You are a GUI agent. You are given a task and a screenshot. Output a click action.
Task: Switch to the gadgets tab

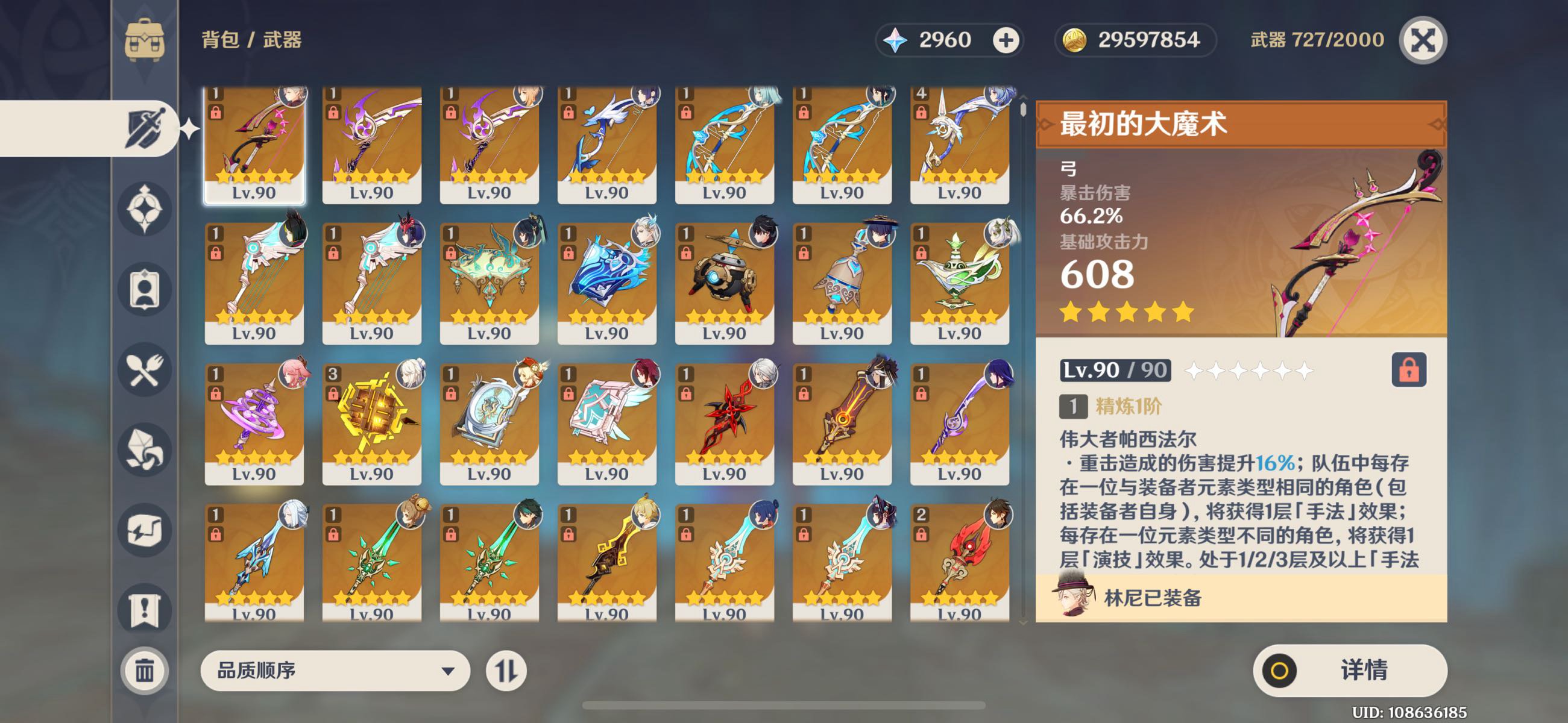[144, 531]
